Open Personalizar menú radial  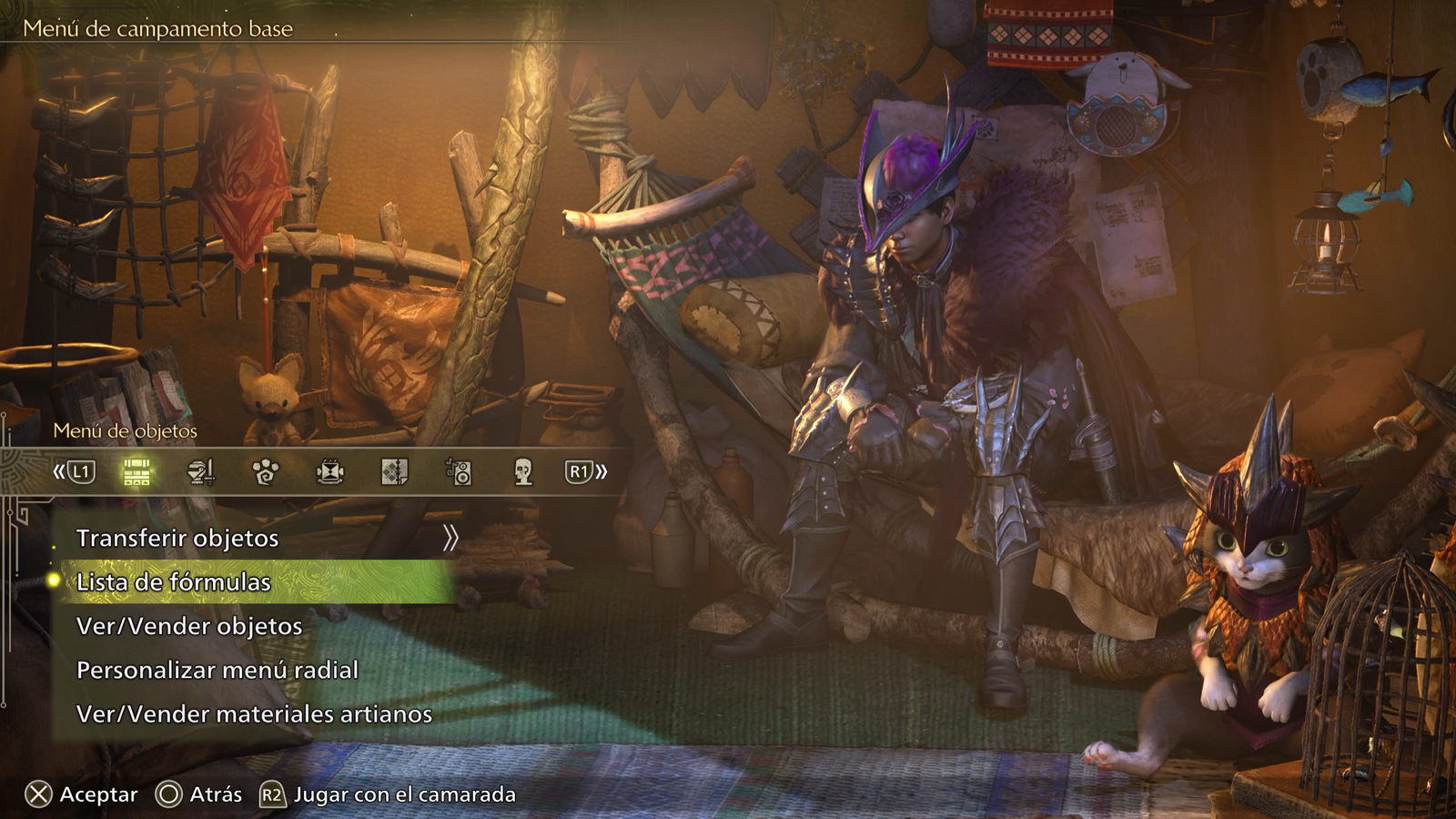(x=217, y=671)
